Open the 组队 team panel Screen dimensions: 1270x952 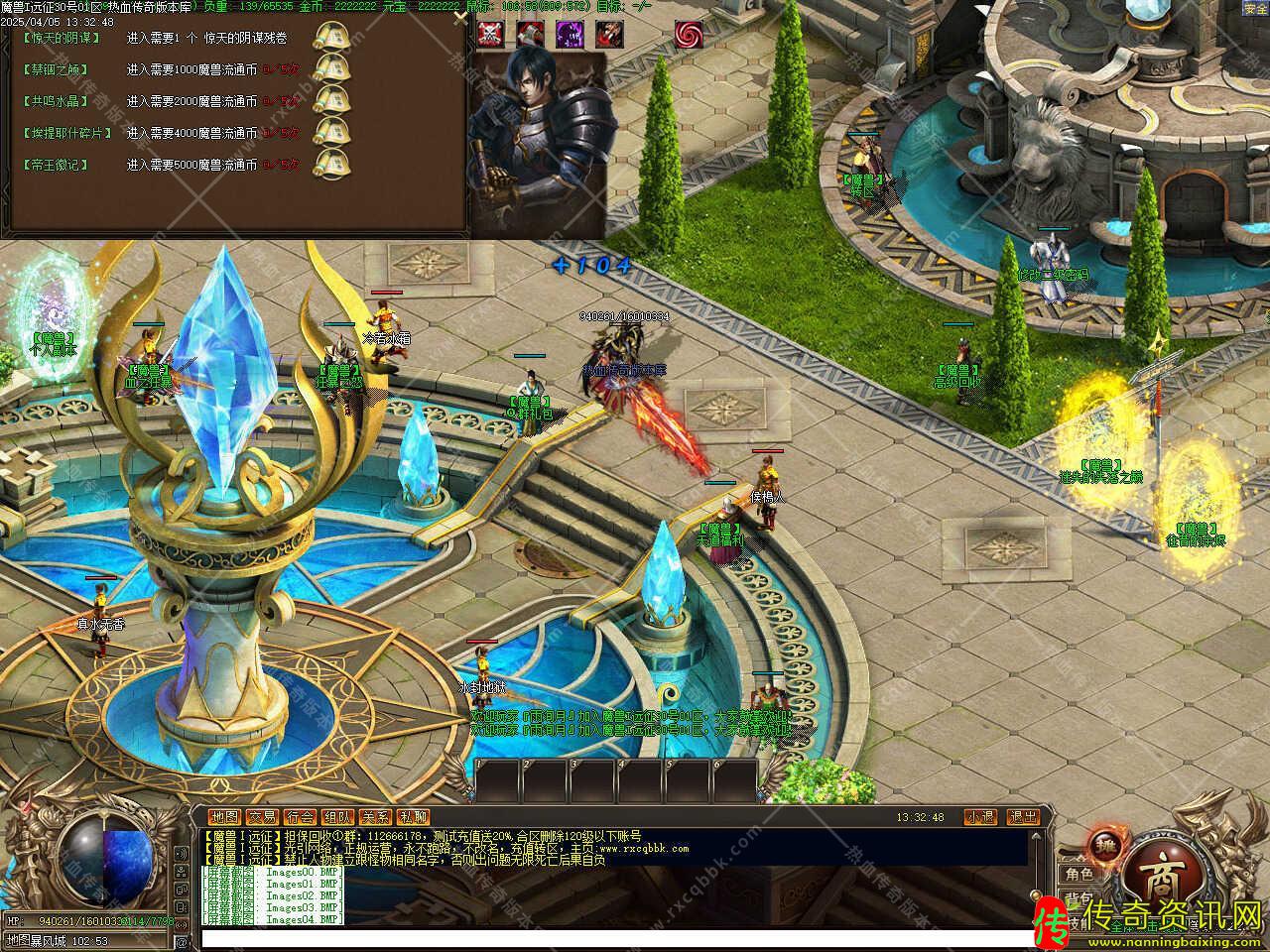(x=337, y=817)
